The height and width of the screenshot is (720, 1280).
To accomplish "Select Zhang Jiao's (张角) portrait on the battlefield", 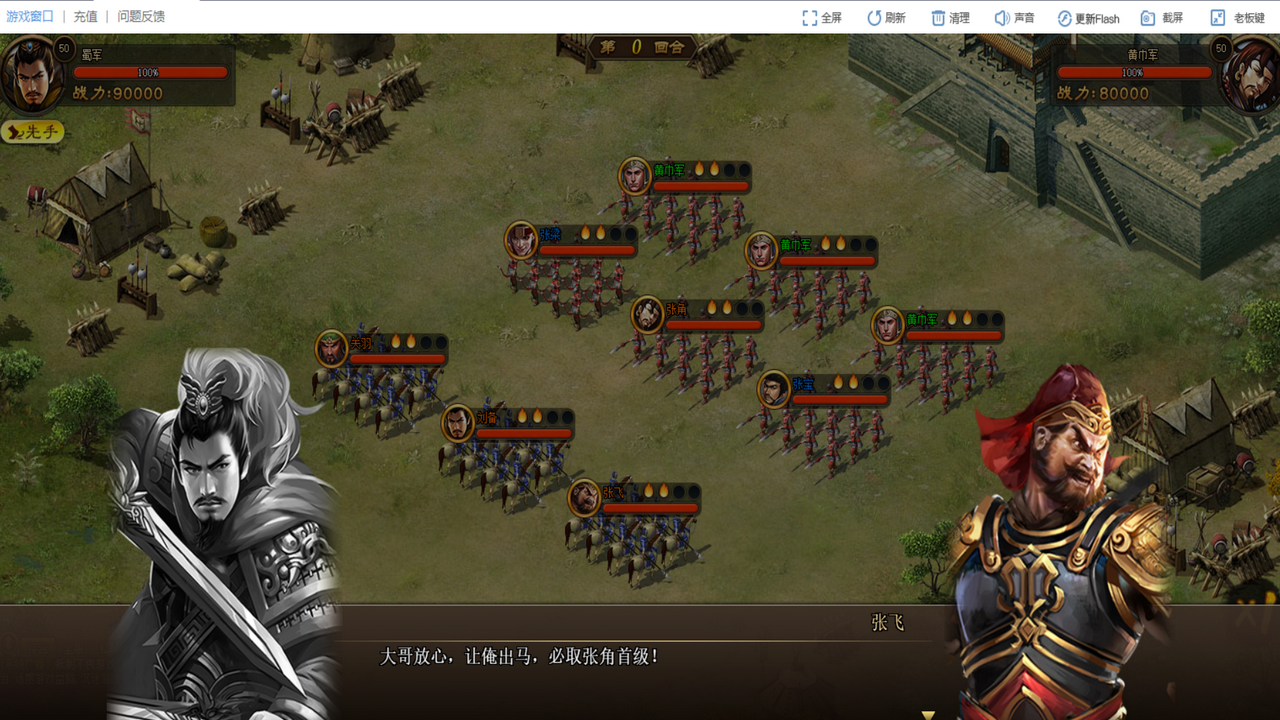I will (x=645, y=313).
